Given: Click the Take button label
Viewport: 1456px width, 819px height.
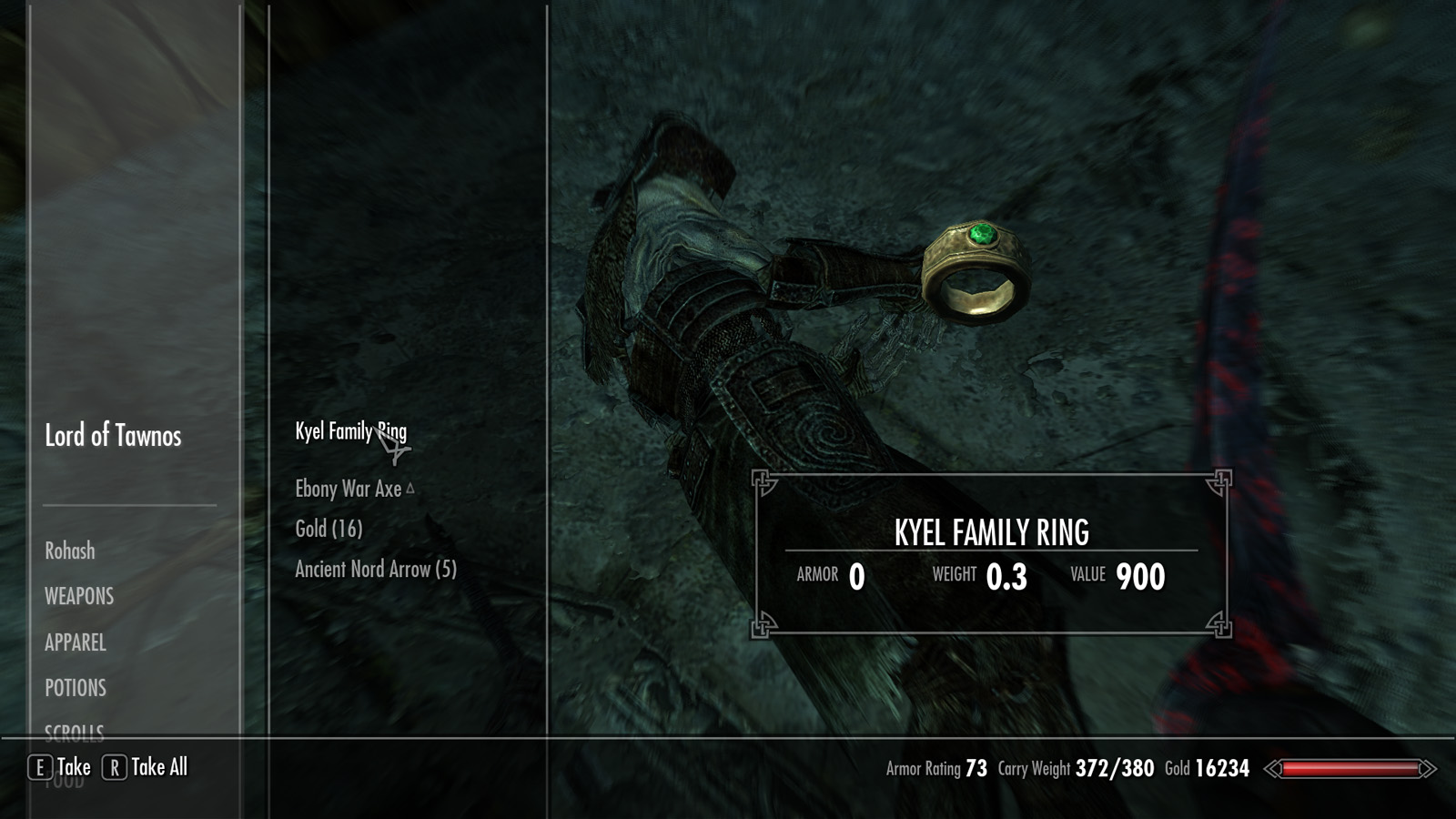Looking at the screenshot, I should [x=73, y=767].
